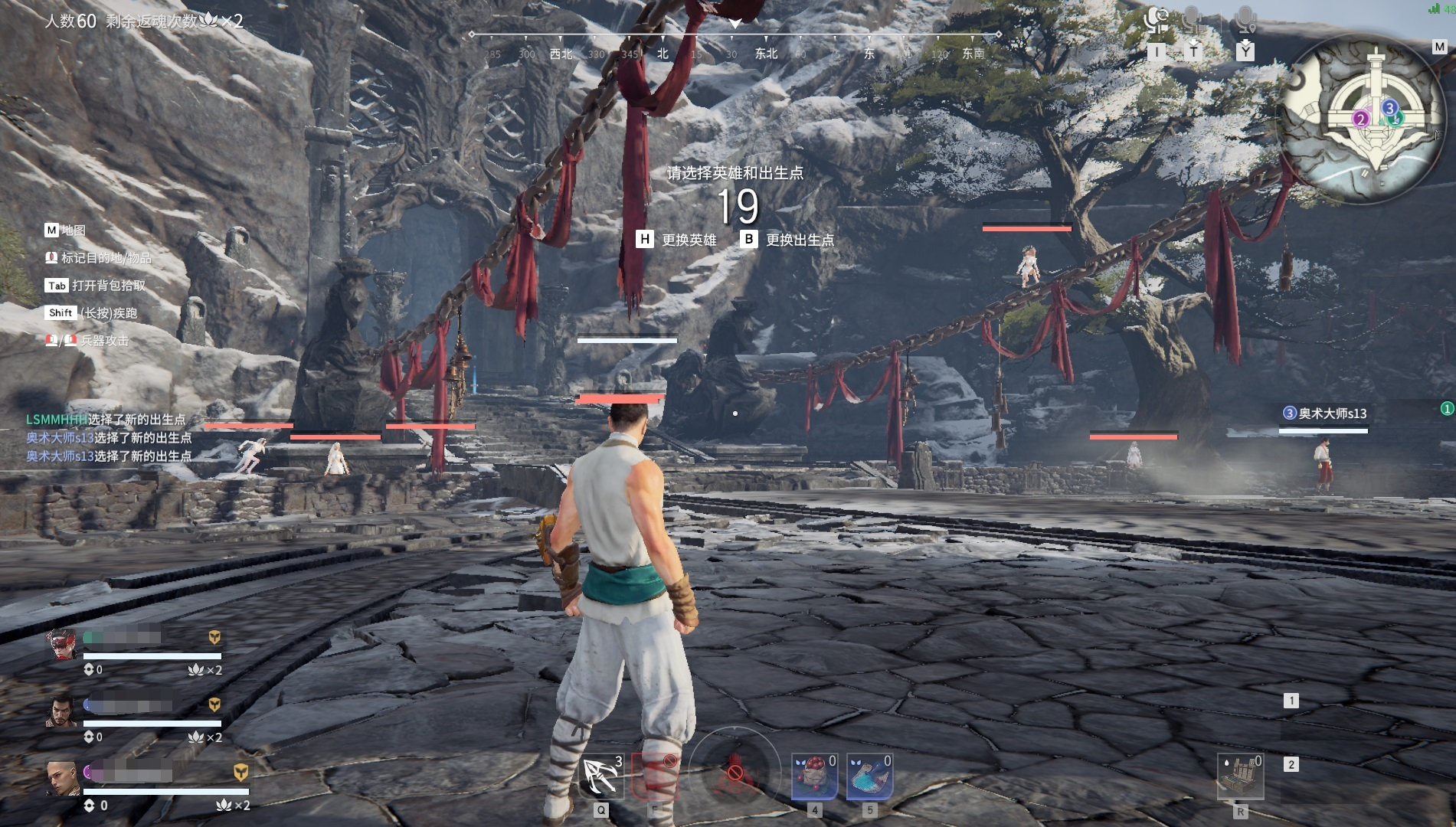Click the 更换出生点 change spawn point option
The width and height of the screenshot is (1456, 827).
(x=787, y=240)
